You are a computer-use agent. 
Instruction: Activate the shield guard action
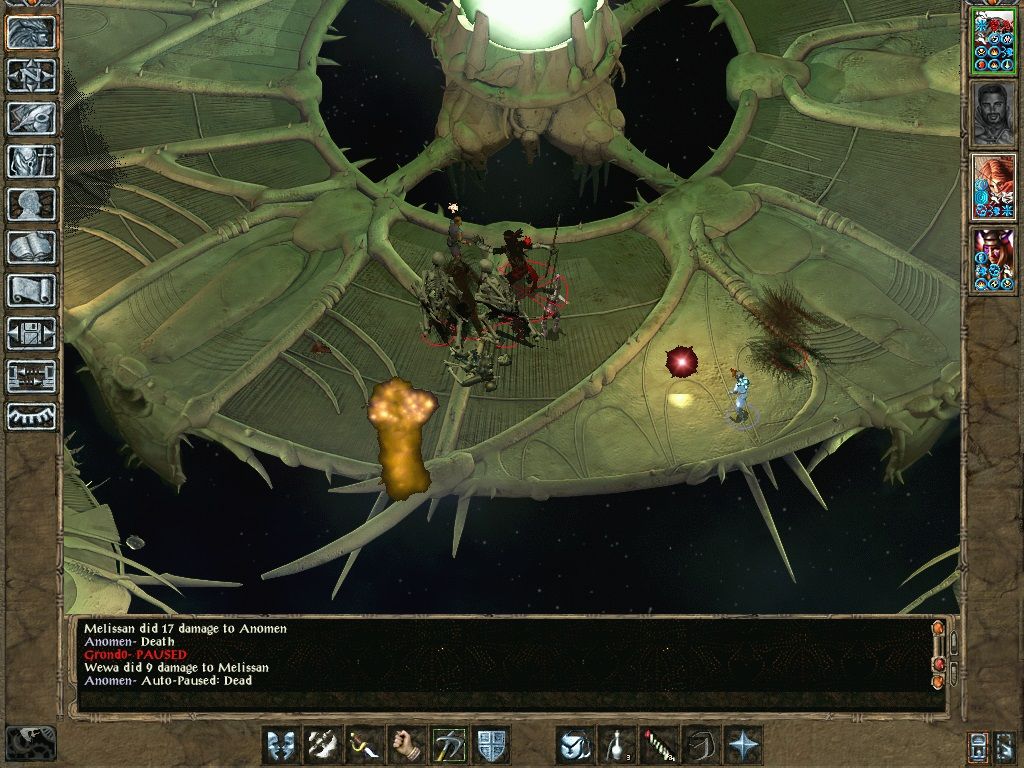pyautogui.click(x=492, y=745)
